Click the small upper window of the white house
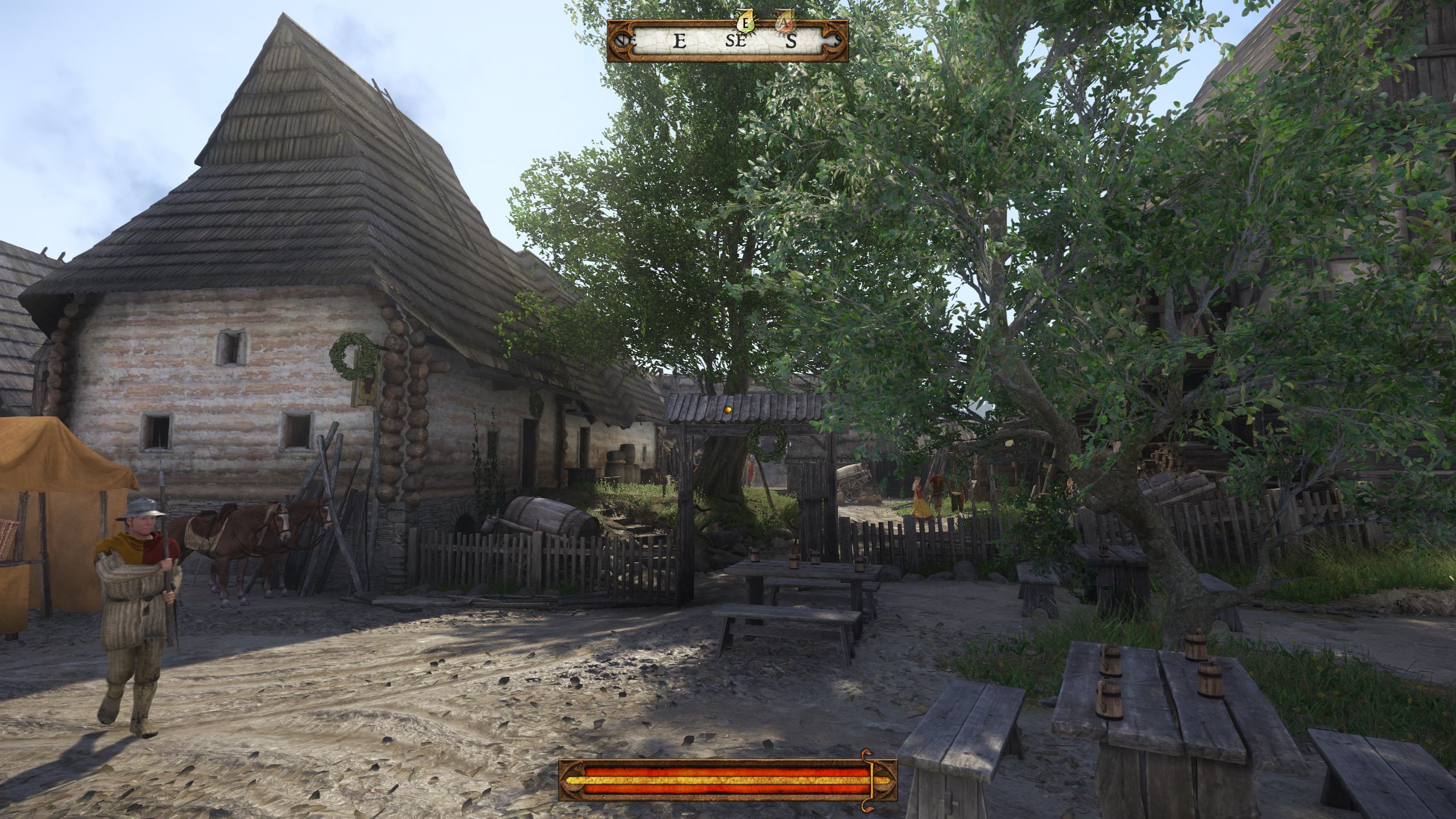This screenshot has height=819, width=1456. 231,347
